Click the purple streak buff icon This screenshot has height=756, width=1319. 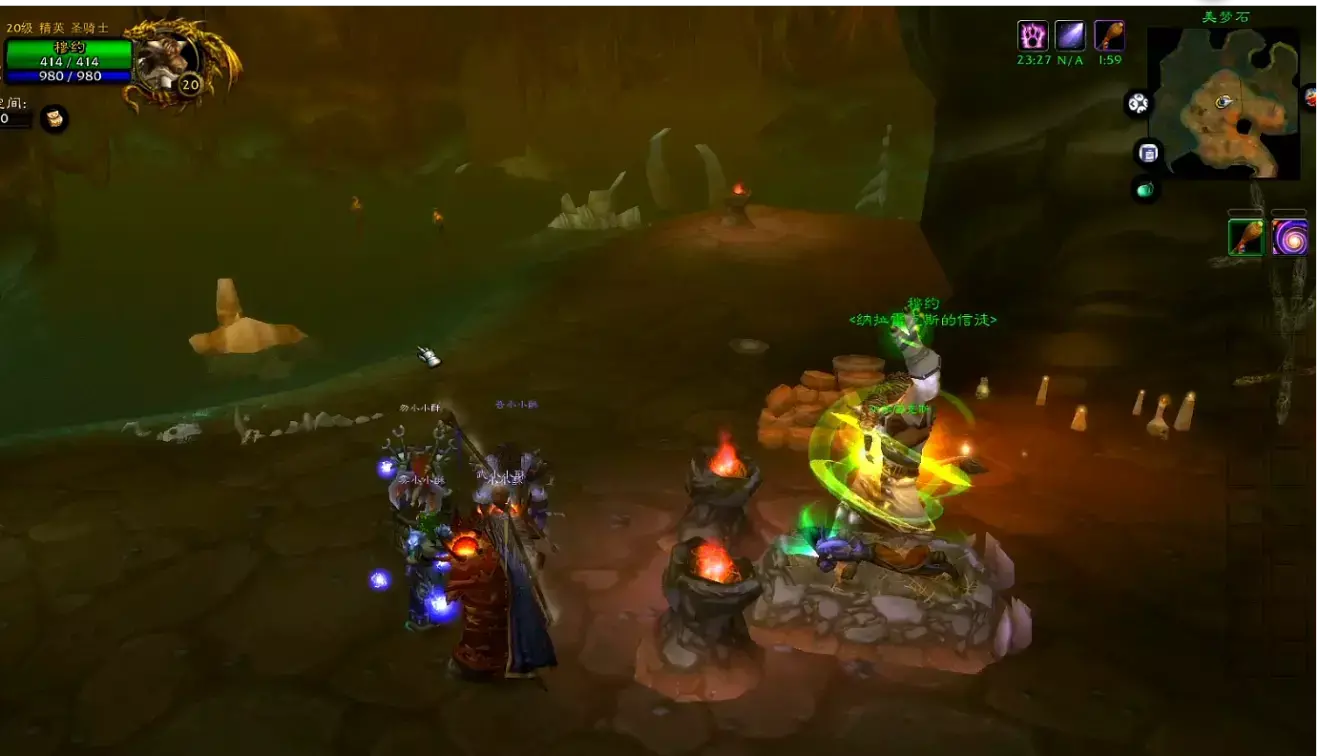point(1070,36)
